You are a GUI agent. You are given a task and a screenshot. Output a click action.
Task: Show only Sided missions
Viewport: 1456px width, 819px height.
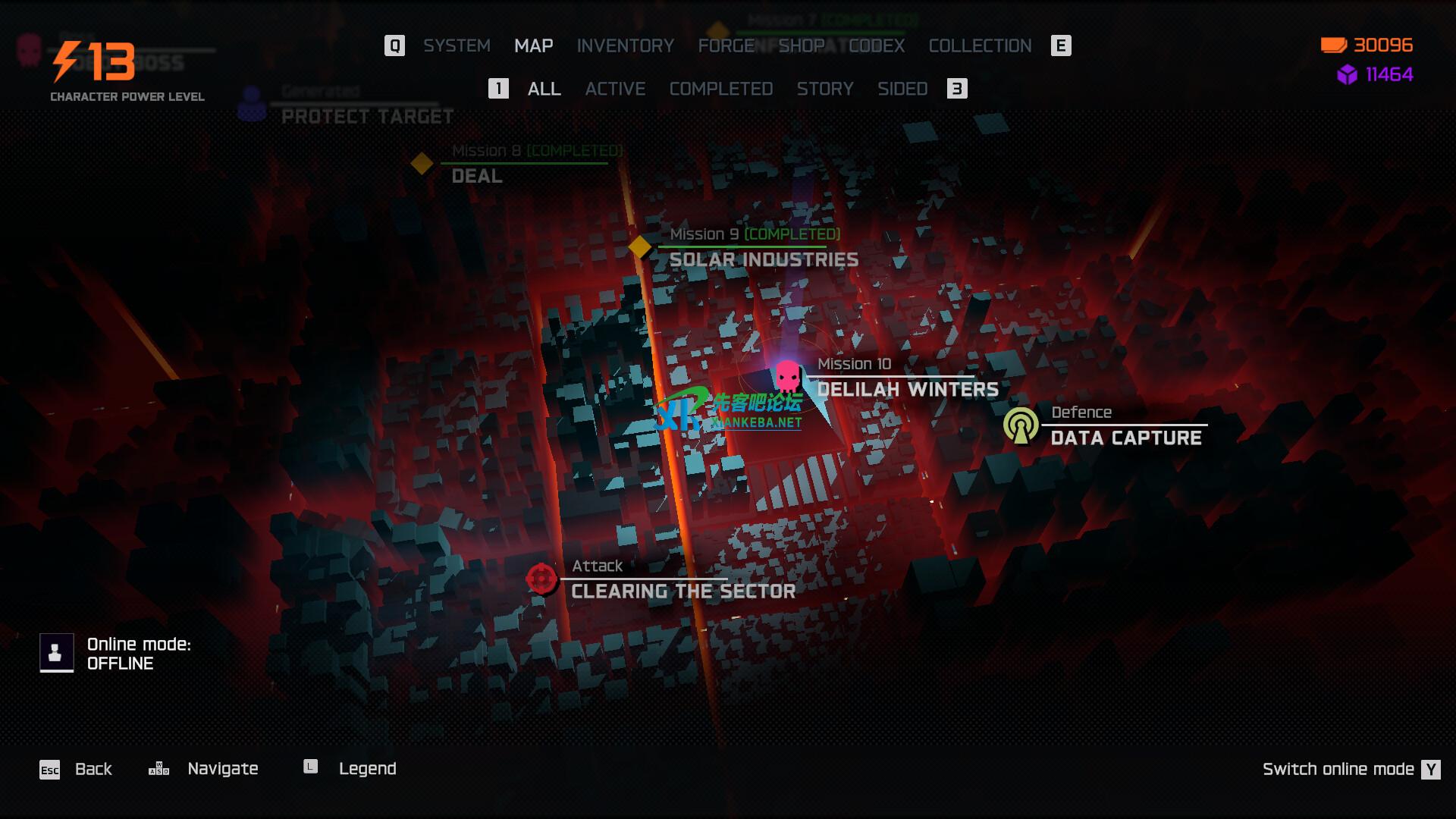tap(902, 89)
